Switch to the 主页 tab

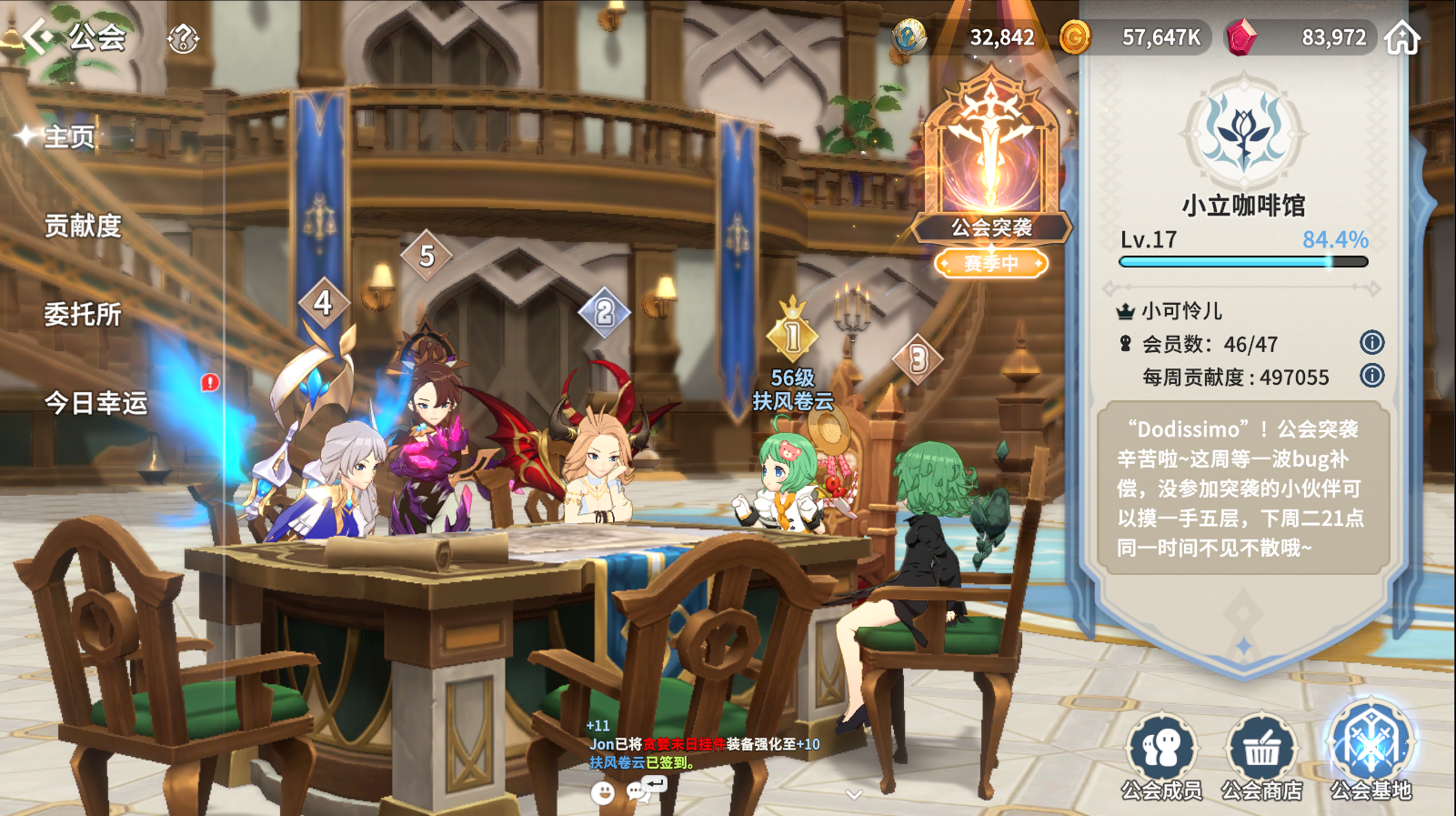pyautogui.click(x=69, y=137)
